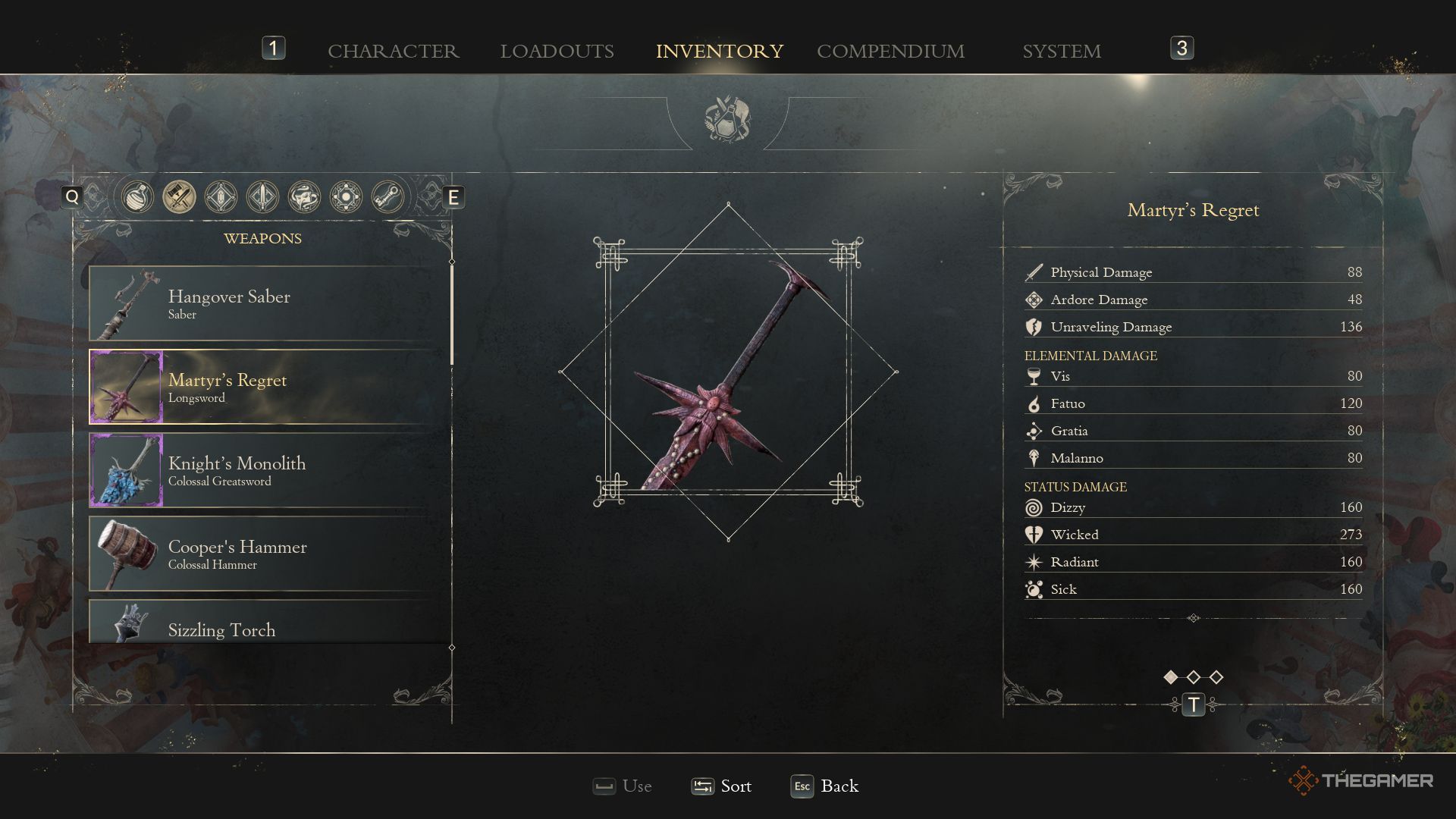
Task: Show the potion flask consumables category
Action: [x=137, y=197]
